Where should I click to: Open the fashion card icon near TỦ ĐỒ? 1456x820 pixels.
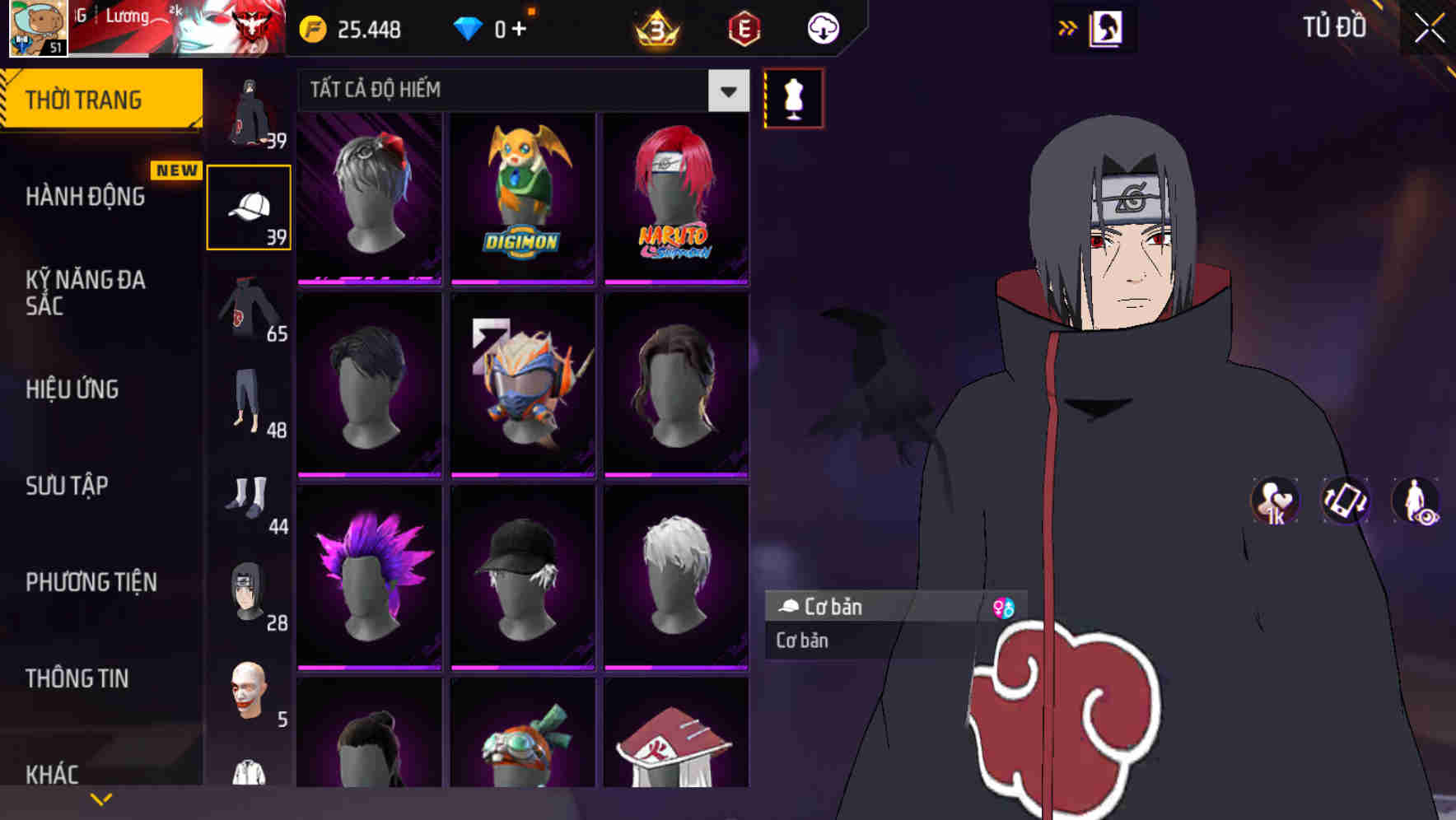(x=1107, y=27)
